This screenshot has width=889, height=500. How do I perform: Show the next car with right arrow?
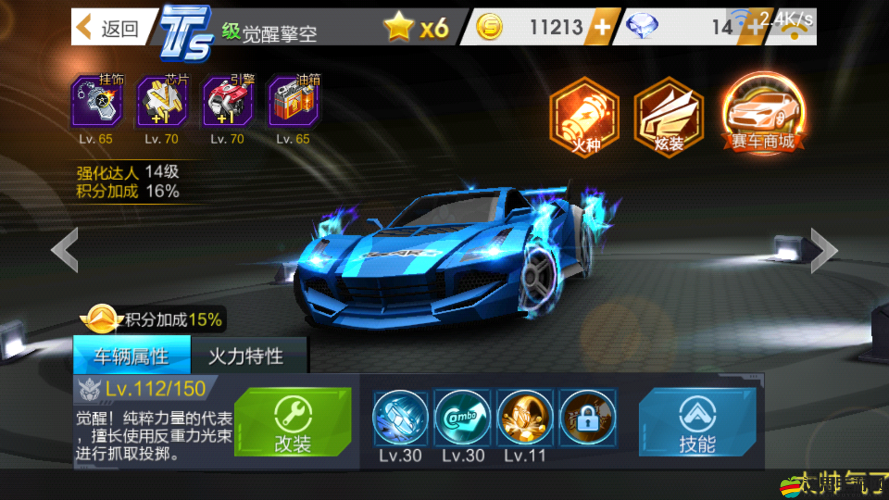click(822, 250)
